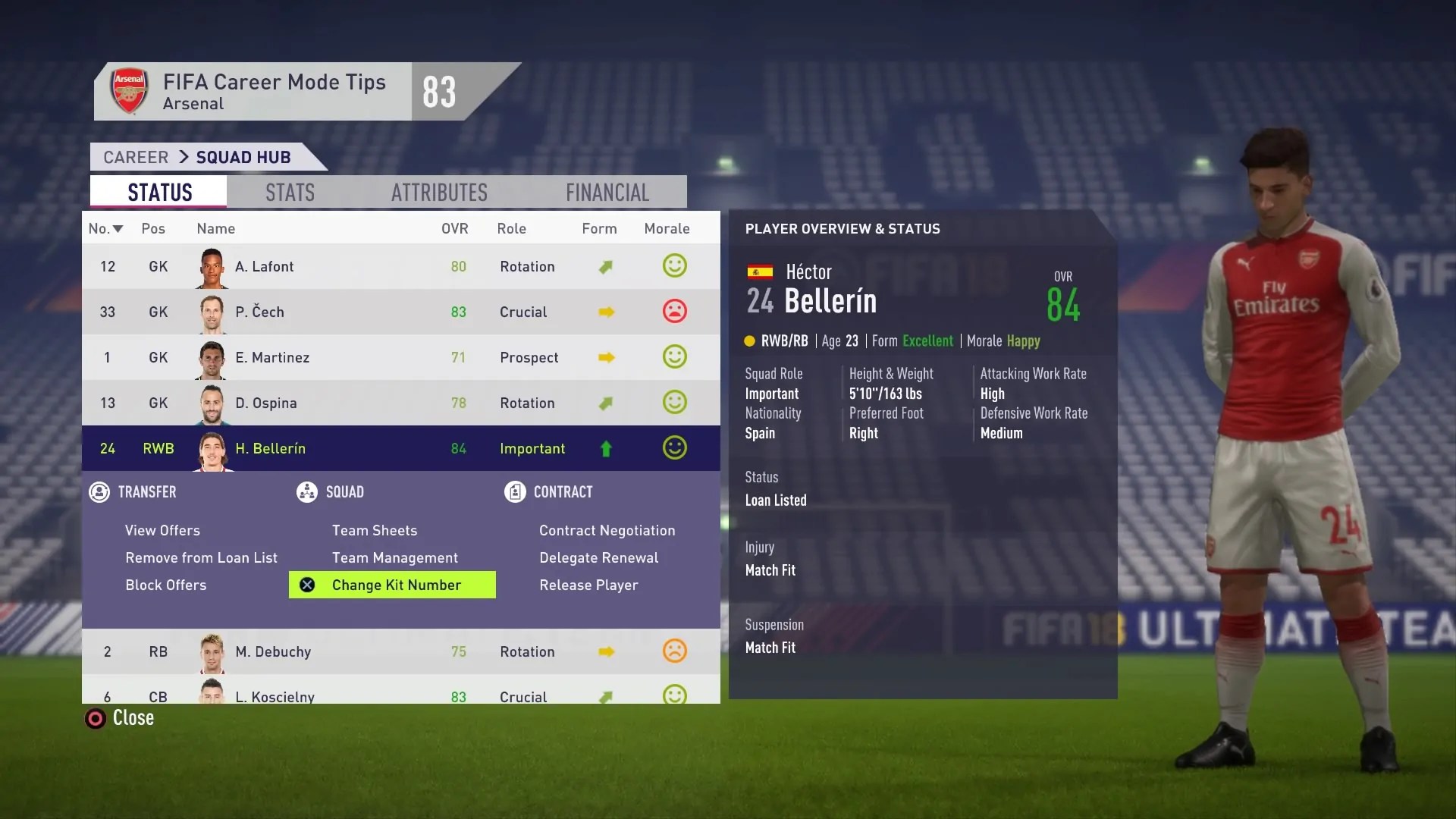Open Team Sheets from the Squad menu
This screenshot has height=819, width=1456.
(x=374, y=530)
